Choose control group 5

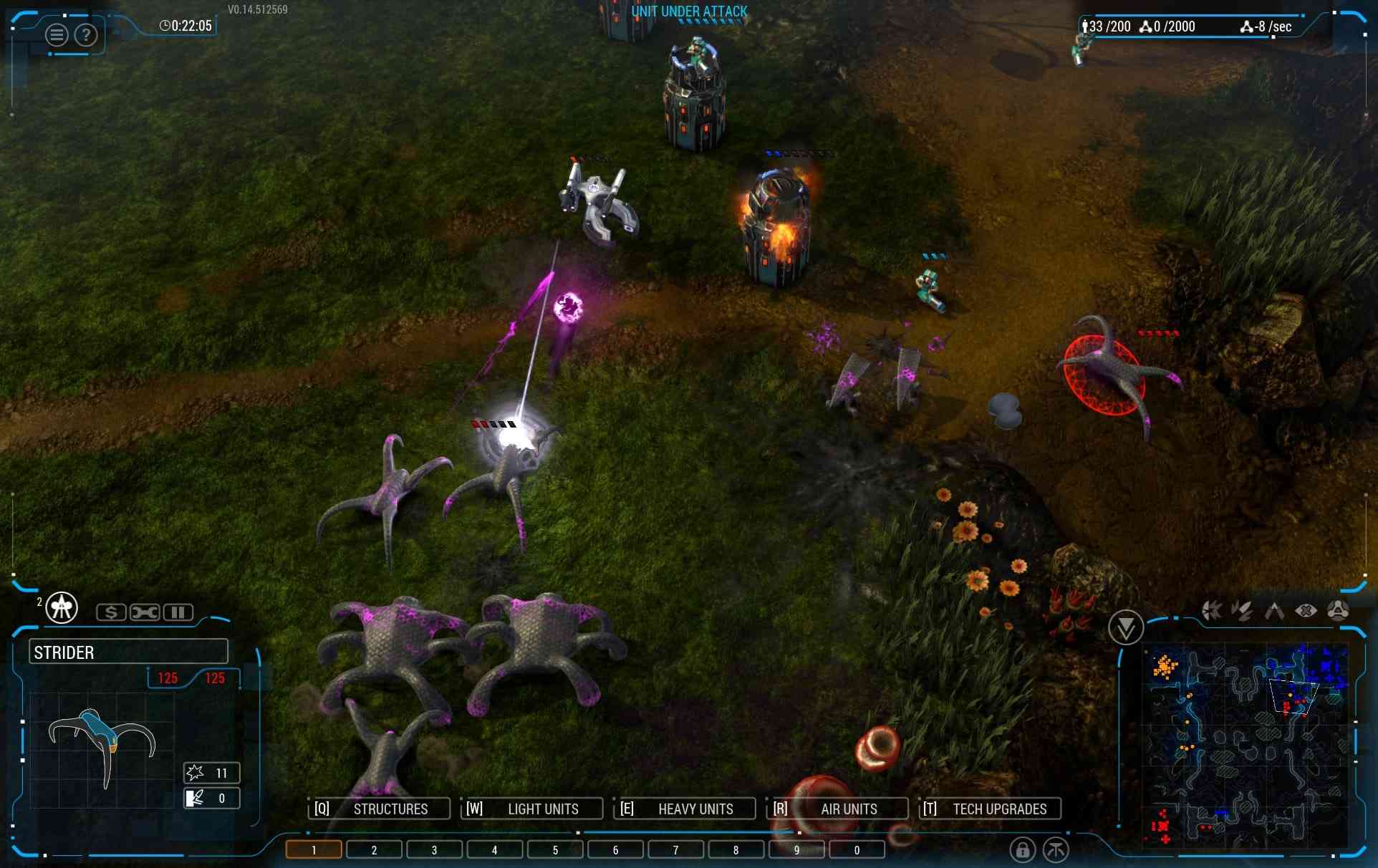555,850
